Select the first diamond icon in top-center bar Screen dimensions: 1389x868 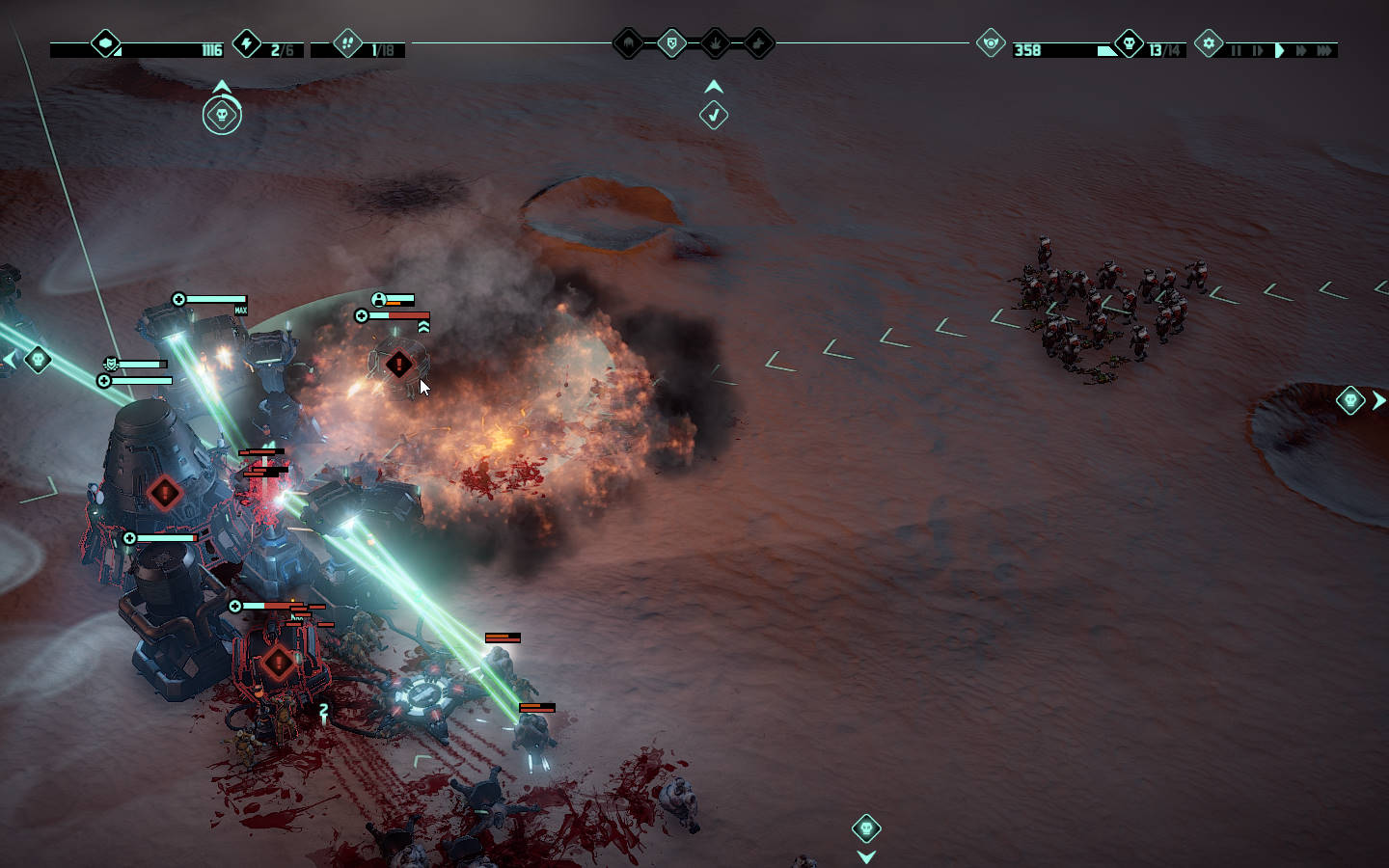(x=628, y=43)
